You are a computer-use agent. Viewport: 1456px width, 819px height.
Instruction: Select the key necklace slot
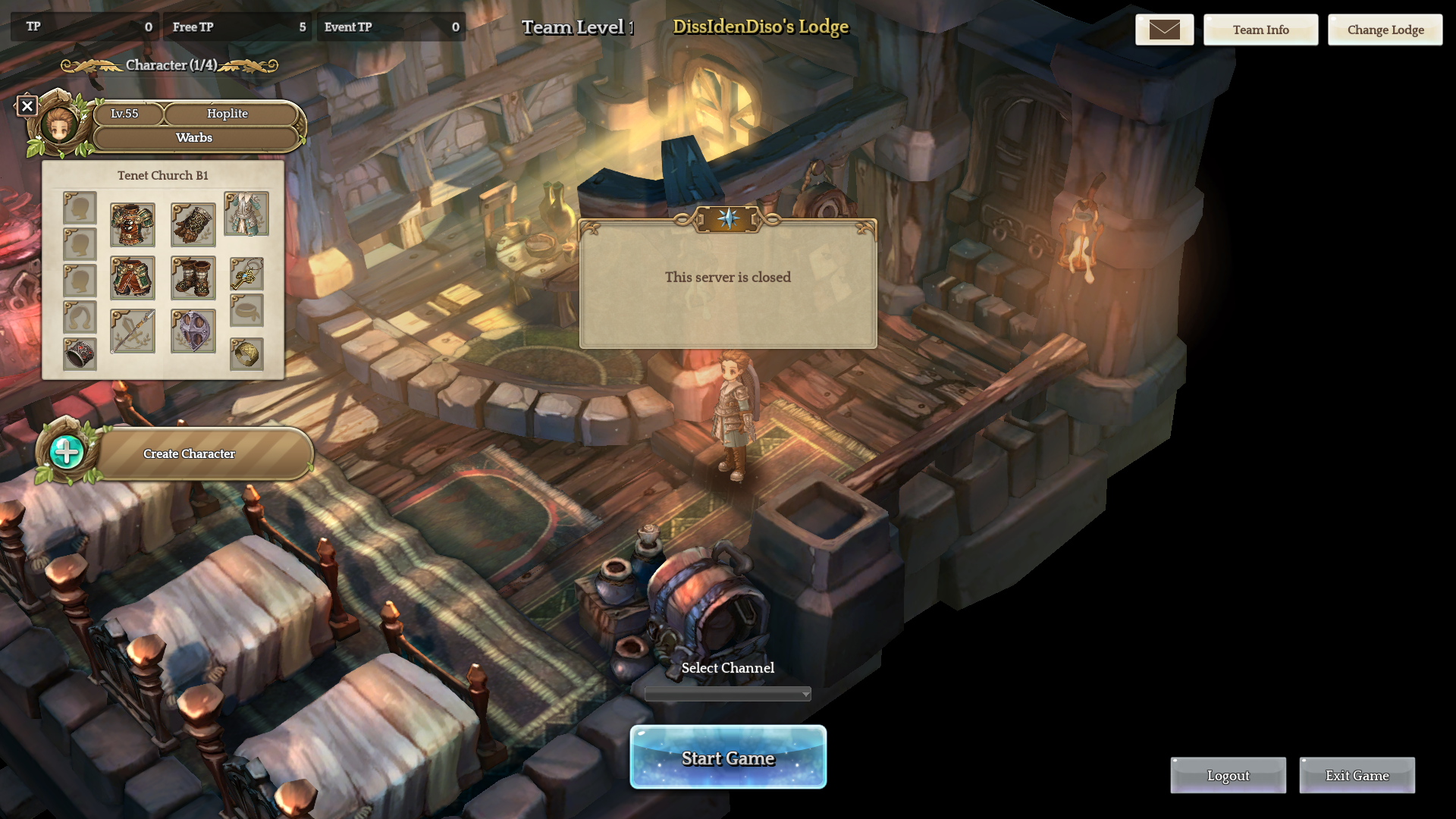pyautogui.click(x=246, y=274)
